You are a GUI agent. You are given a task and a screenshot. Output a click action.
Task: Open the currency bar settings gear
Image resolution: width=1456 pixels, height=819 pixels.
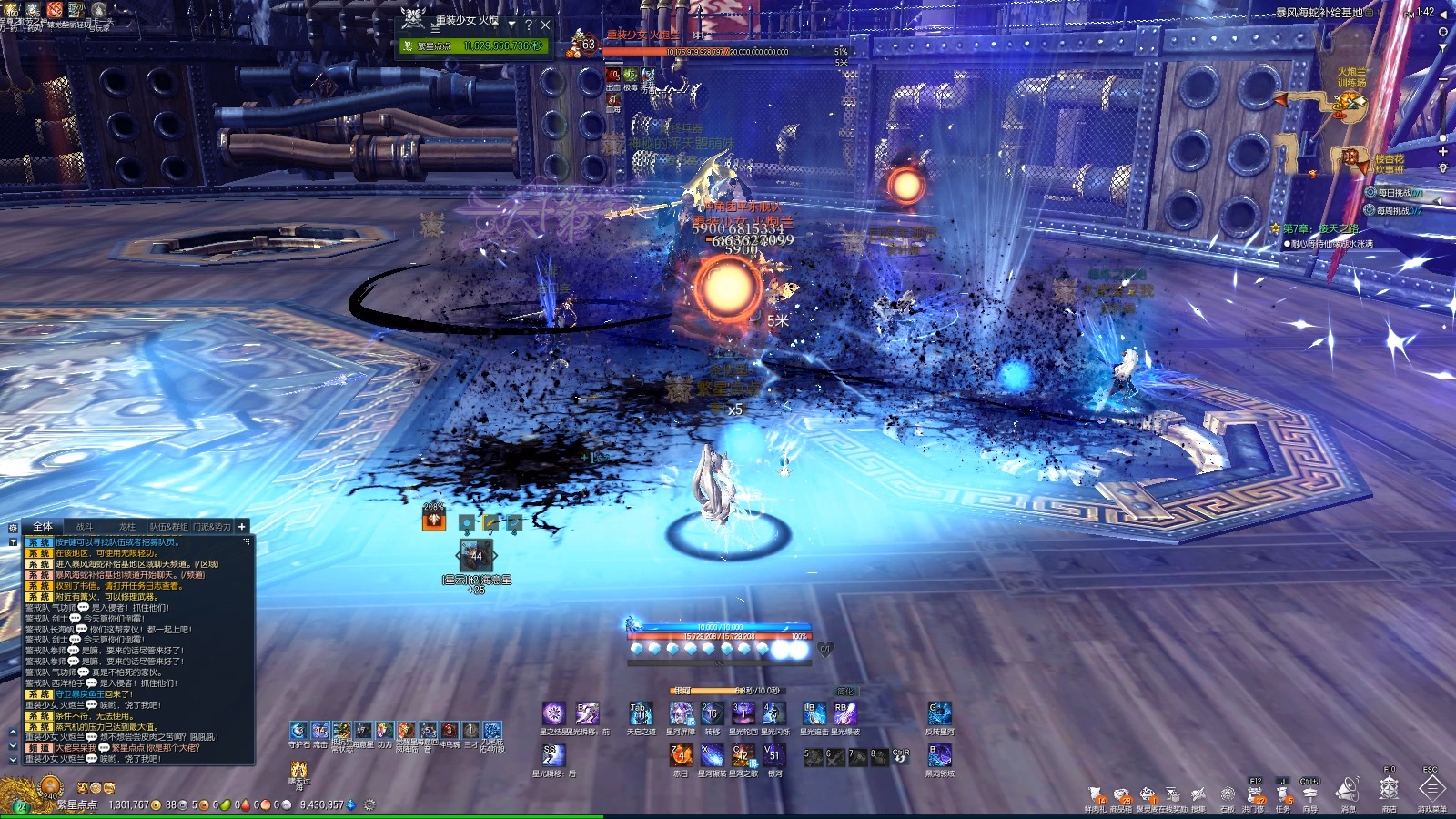[369, 804]
